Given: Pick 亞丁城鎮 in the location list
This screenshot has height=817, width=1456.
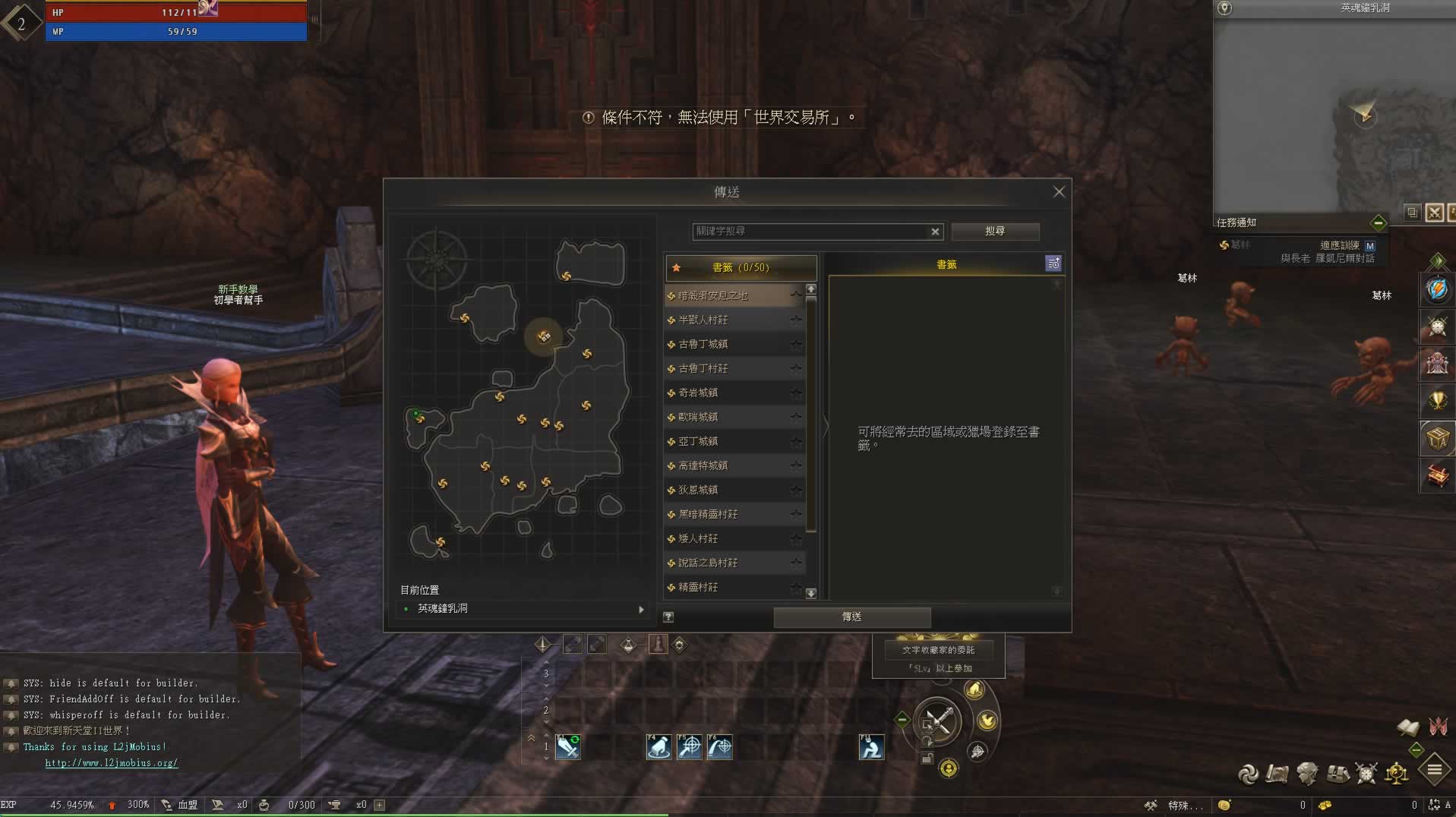Looking at the screenshot, I should point(698,441).
